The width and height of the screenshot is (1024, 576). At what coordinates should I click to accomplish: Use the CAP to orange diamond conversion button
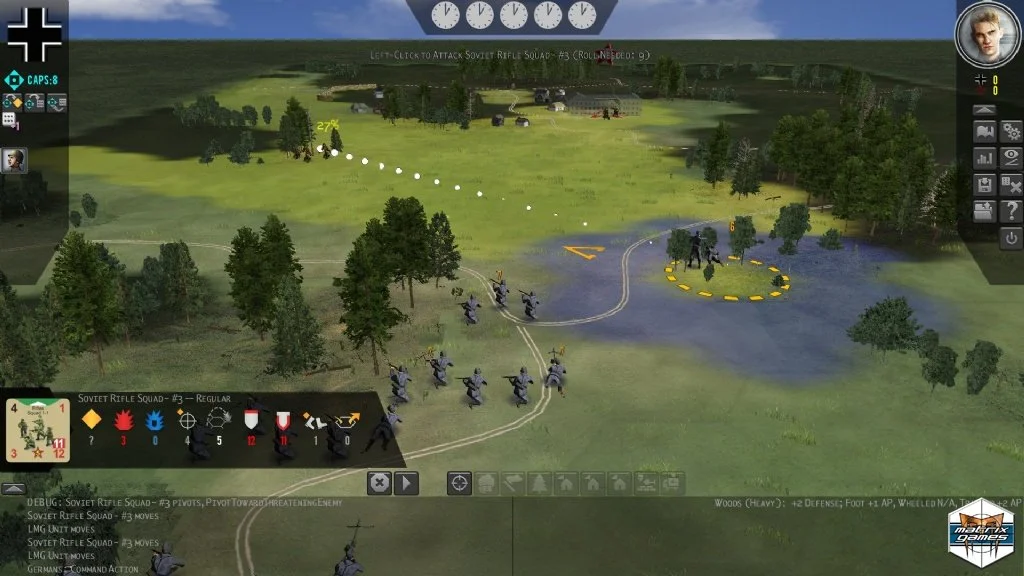coord(14,101)
